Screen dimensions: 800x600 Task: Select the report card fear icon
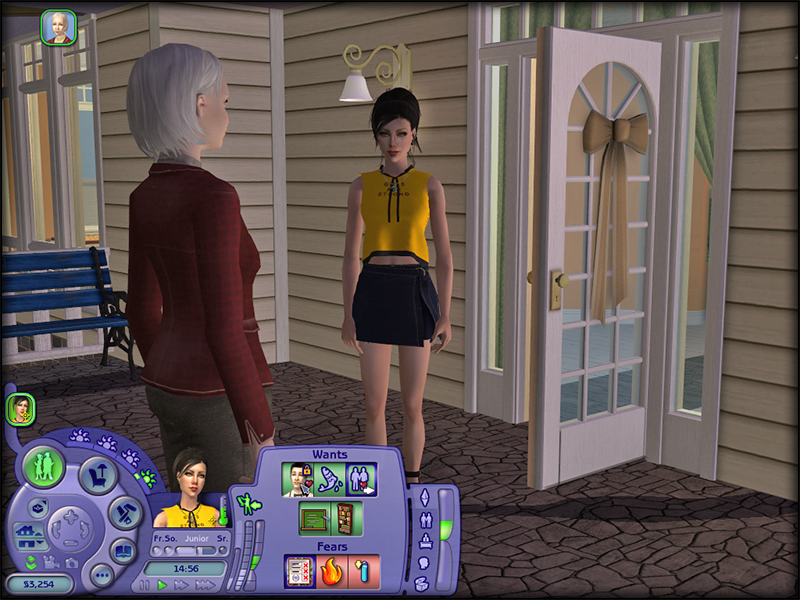299,571
